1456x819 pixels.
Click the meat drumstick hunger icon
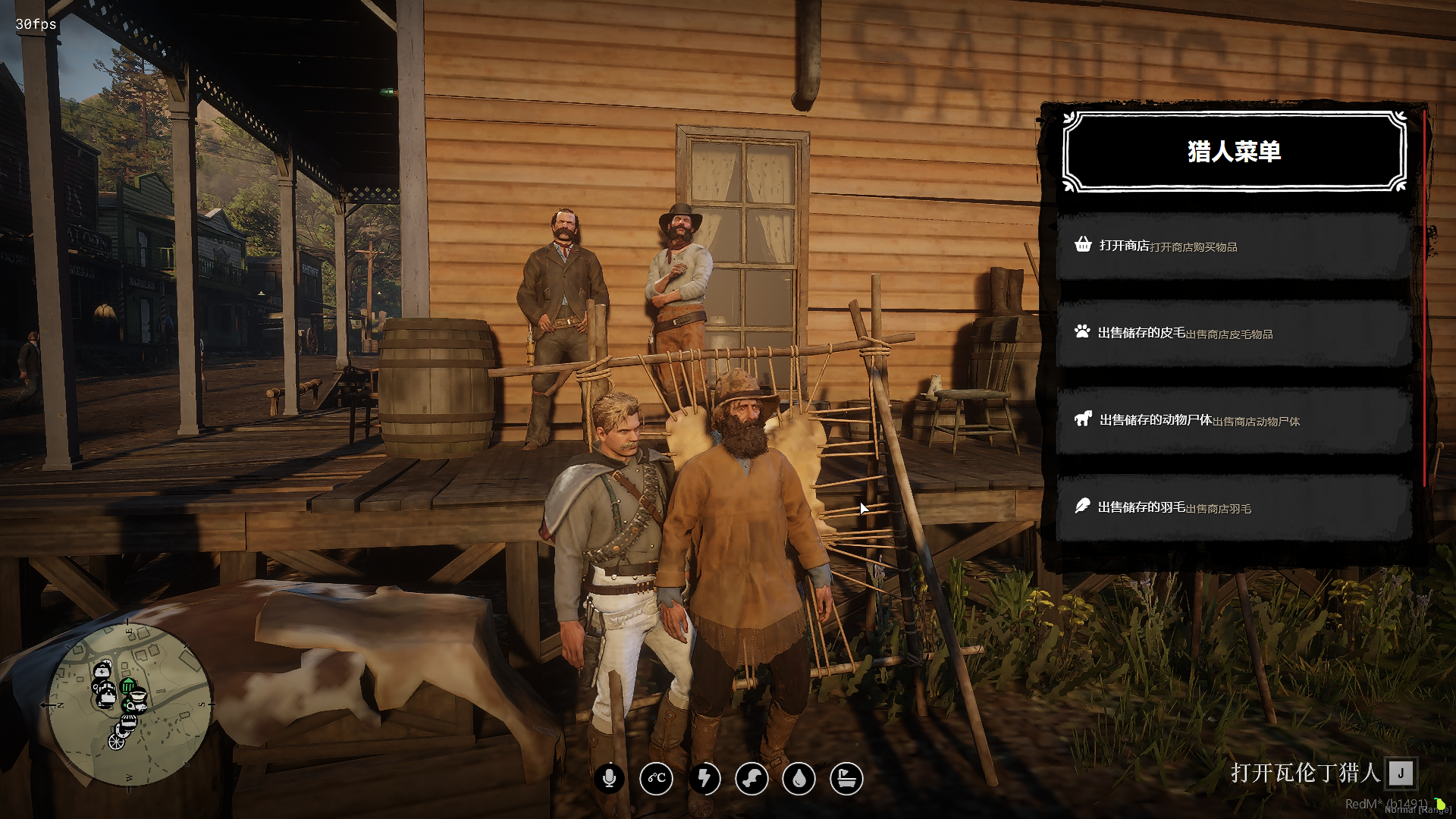coord(752,778)
